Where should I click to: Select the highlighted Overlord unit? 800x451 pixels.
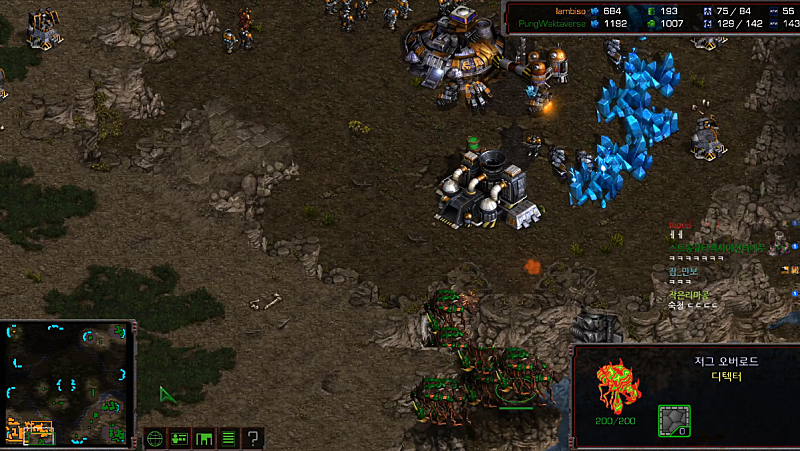[515, 380]
